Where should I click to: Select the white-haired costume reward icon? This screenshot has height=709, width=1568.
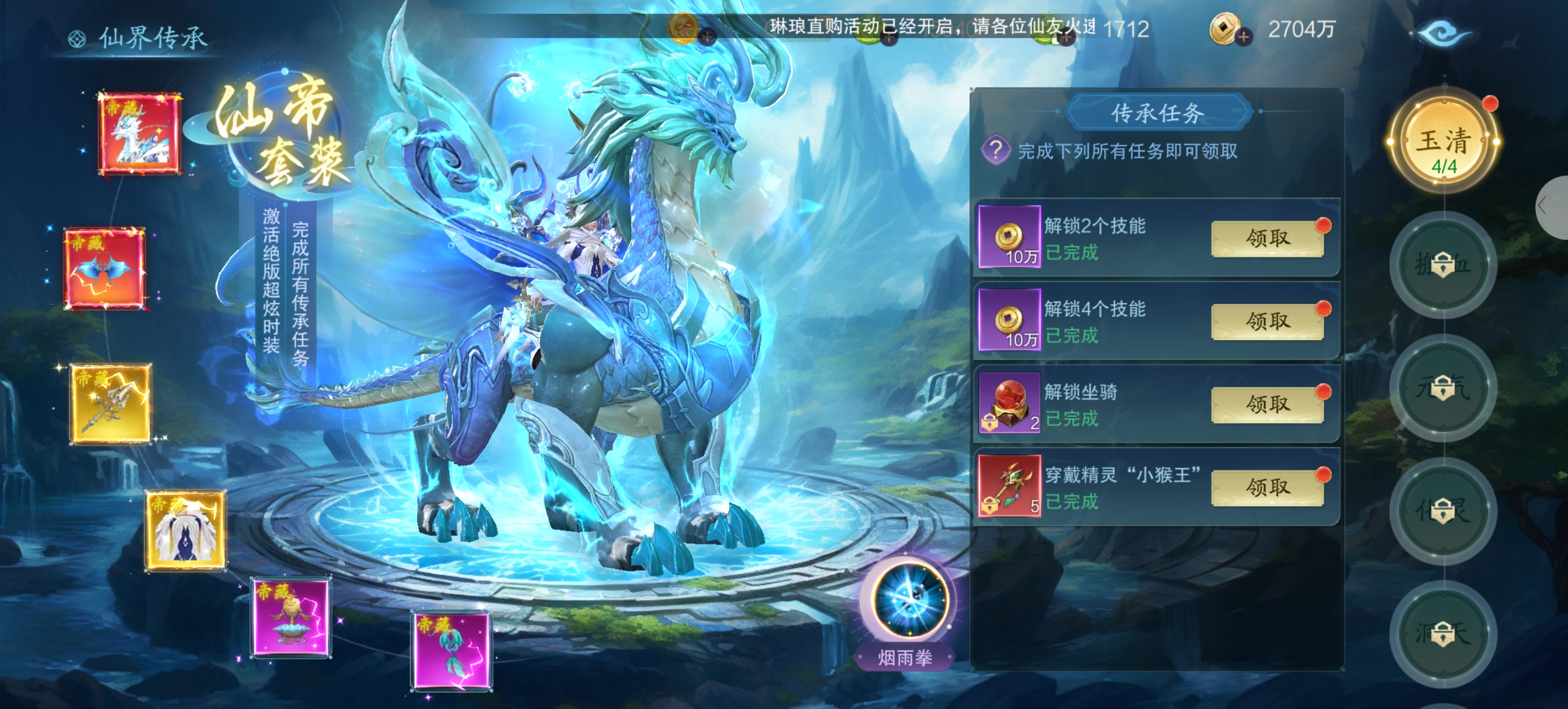click(185, 530)
